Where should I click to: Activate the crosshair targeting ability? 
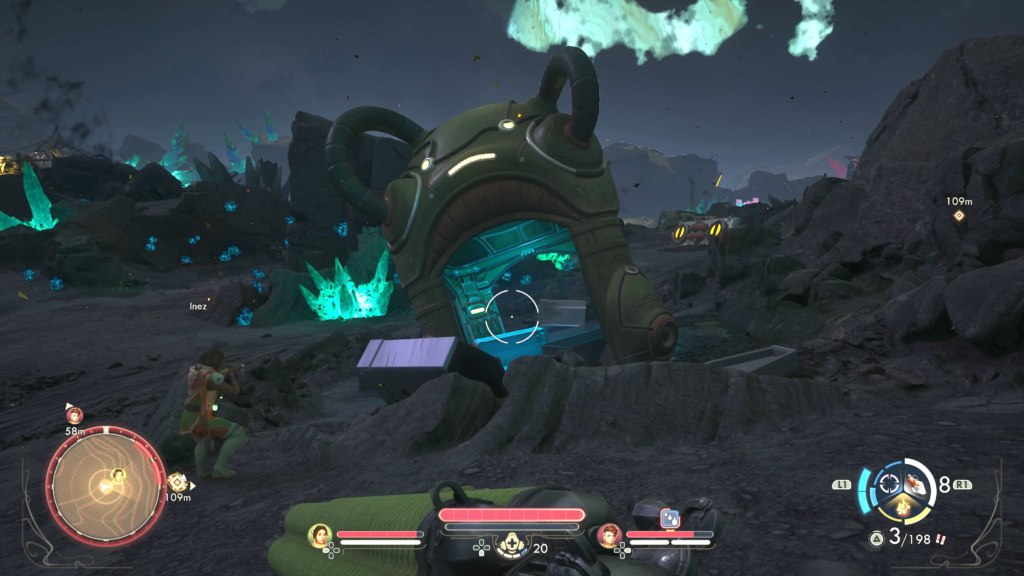click(888, 485)
